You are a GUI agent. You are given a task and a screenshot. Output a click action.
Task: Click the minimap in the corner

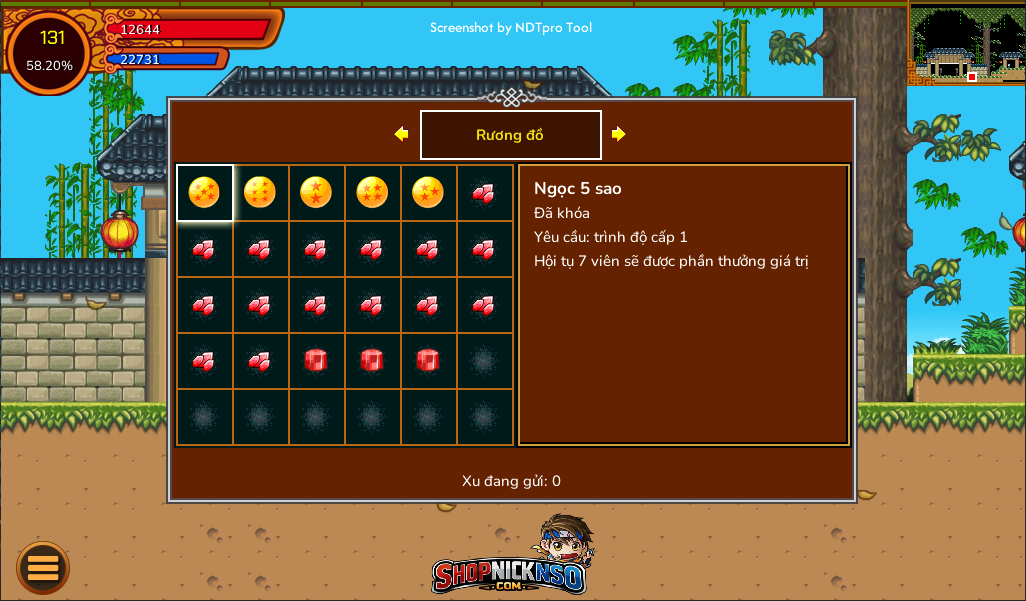coord(966,43)
